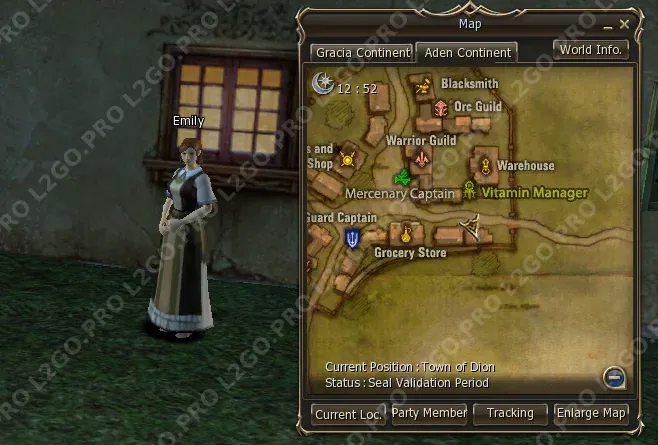Select the Warehouse marker icon
Image resolution: width=658 pixels, height=445 pixels.
487,165
